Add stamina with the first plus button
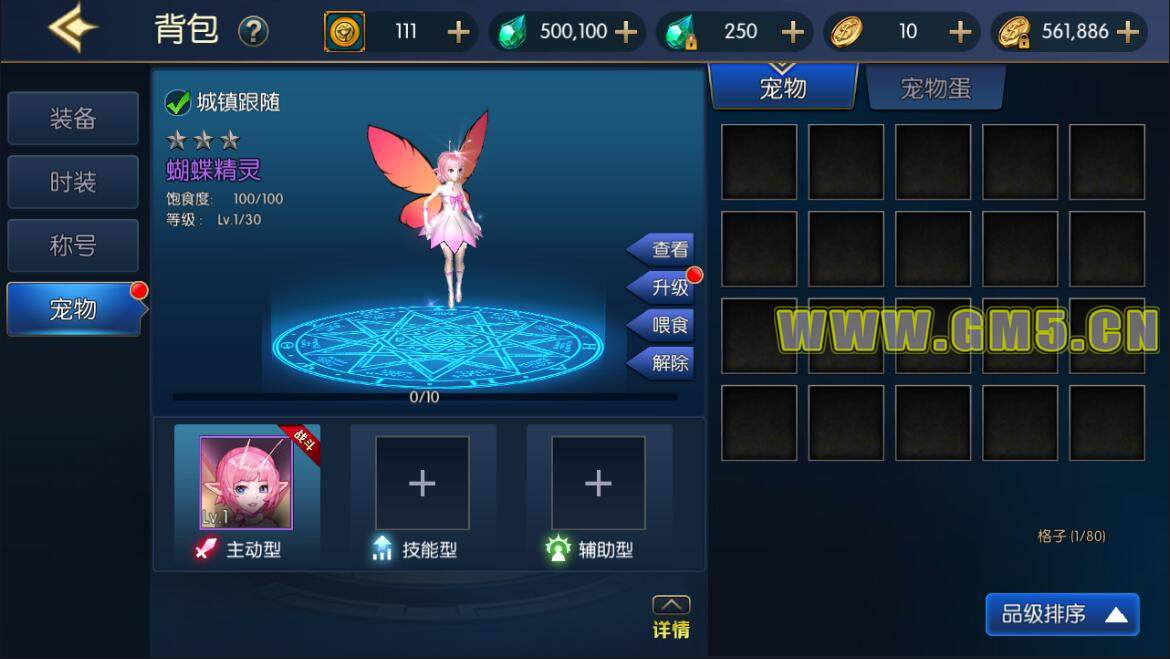 coord(458,32)
